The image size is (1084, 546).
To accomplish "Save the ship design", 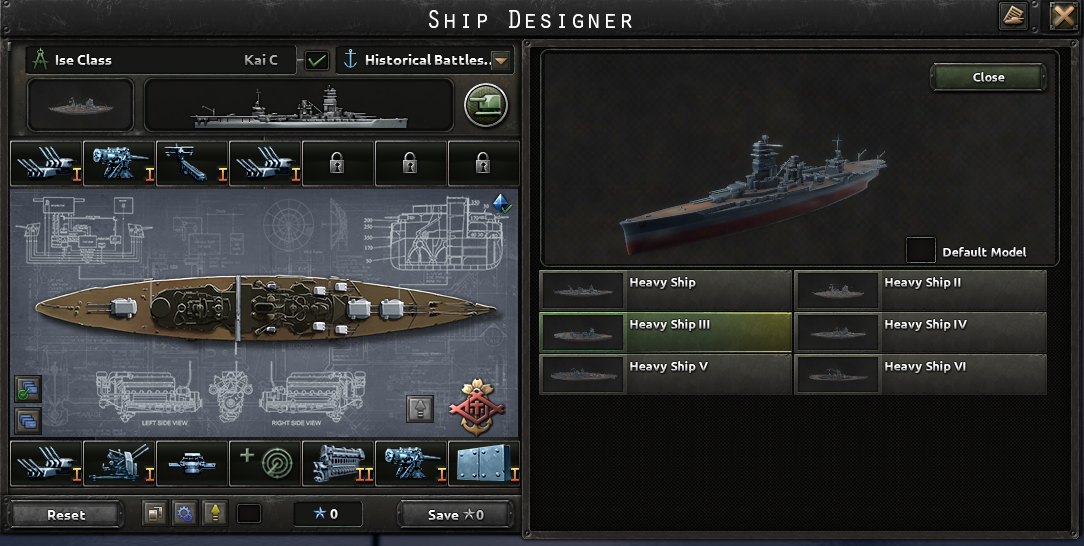I will 455,515.
